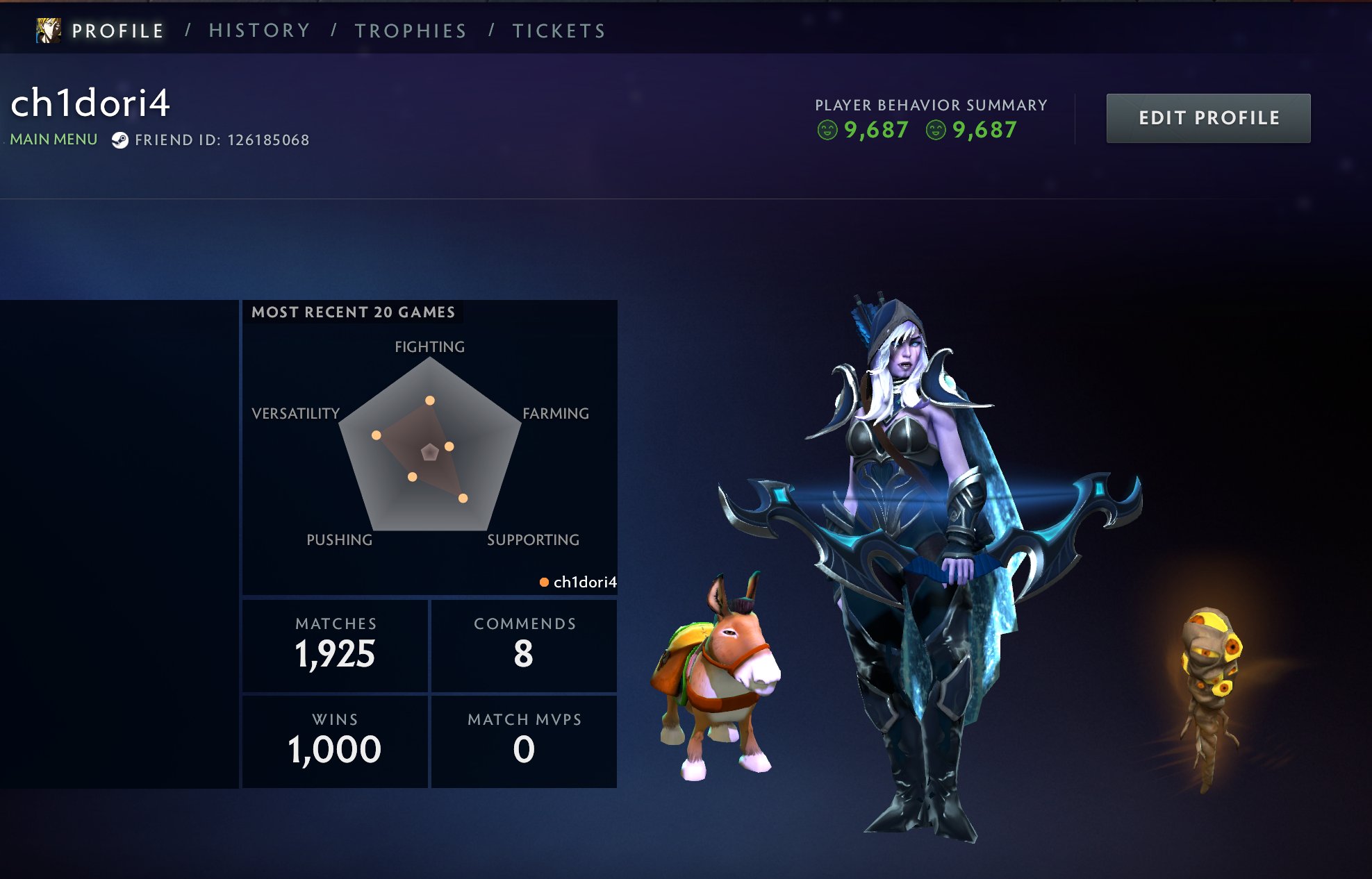Open the Match MVPs stat tile
Image resolution: width=1372 pixels, height=879 pixels.
[x=524, y=742]
